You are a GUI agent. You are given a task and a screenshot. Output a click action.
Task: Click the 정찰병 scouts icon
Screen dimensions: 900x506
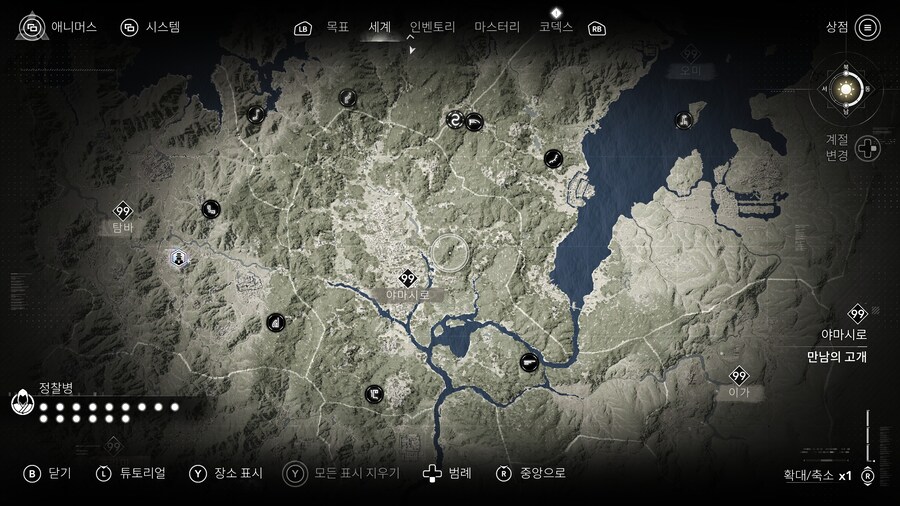point(22,404)
